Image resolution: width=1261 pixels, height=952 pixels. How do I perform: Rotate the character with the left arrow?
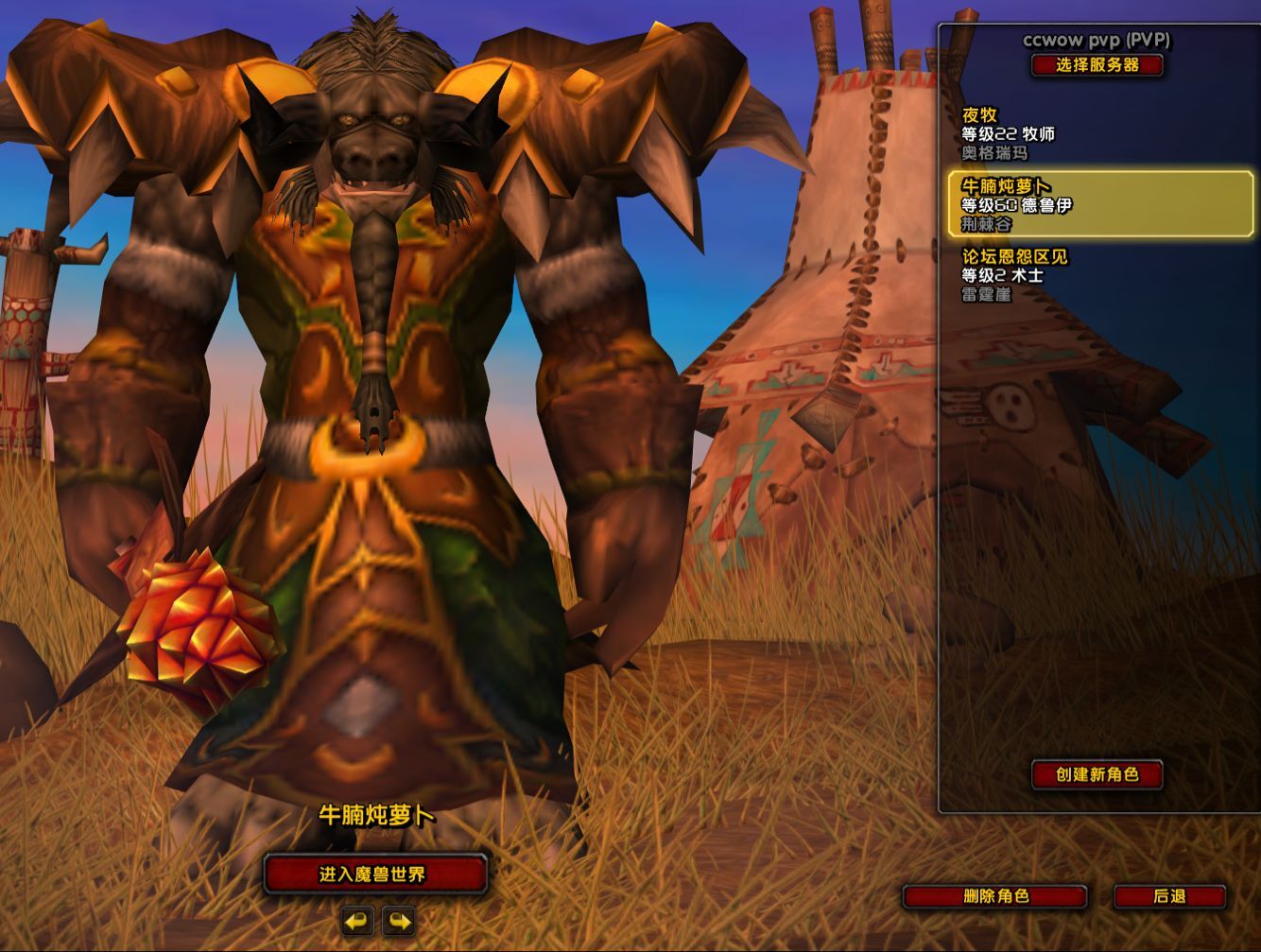[357, 921]
